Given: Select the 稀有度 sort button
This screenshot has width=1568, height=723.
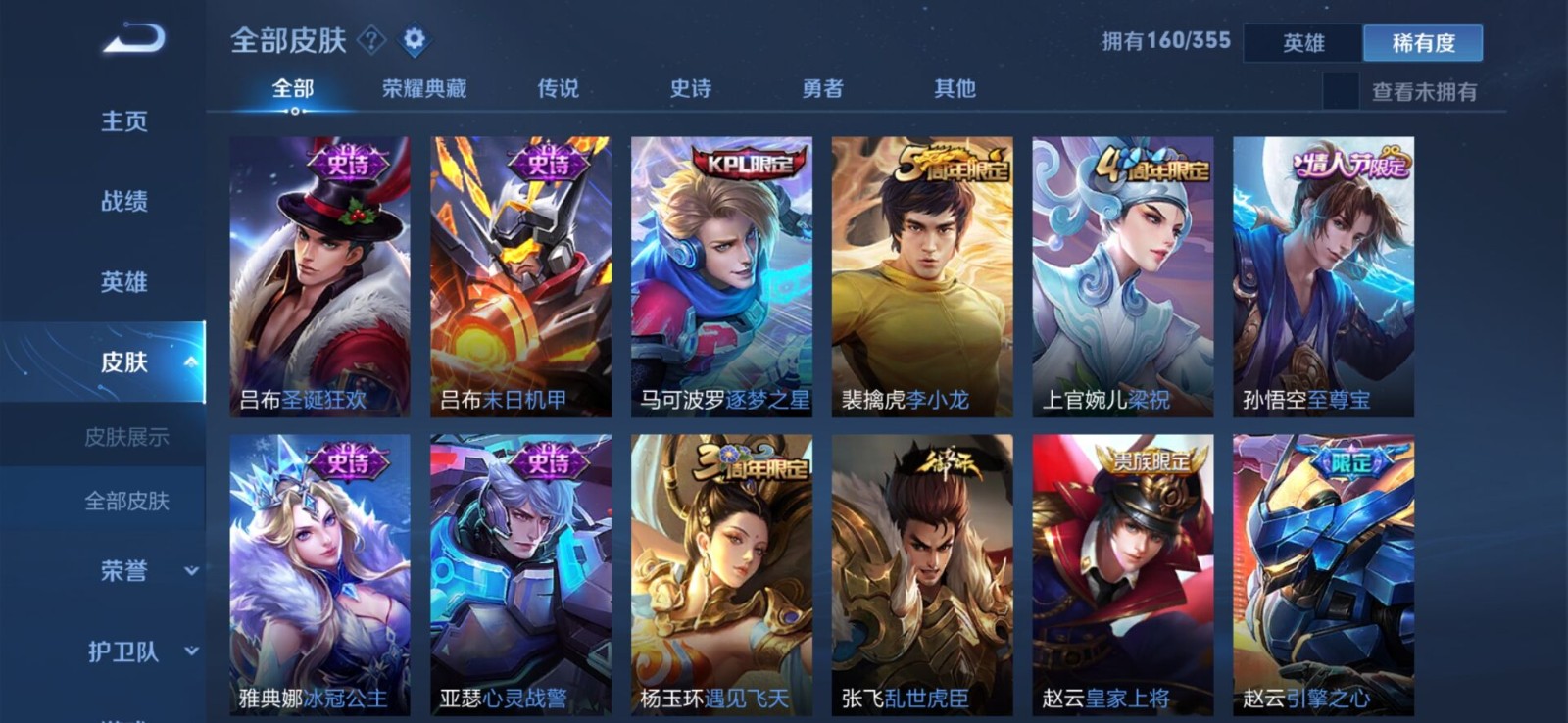Looking at the screenshot, I should point(1423,42).
